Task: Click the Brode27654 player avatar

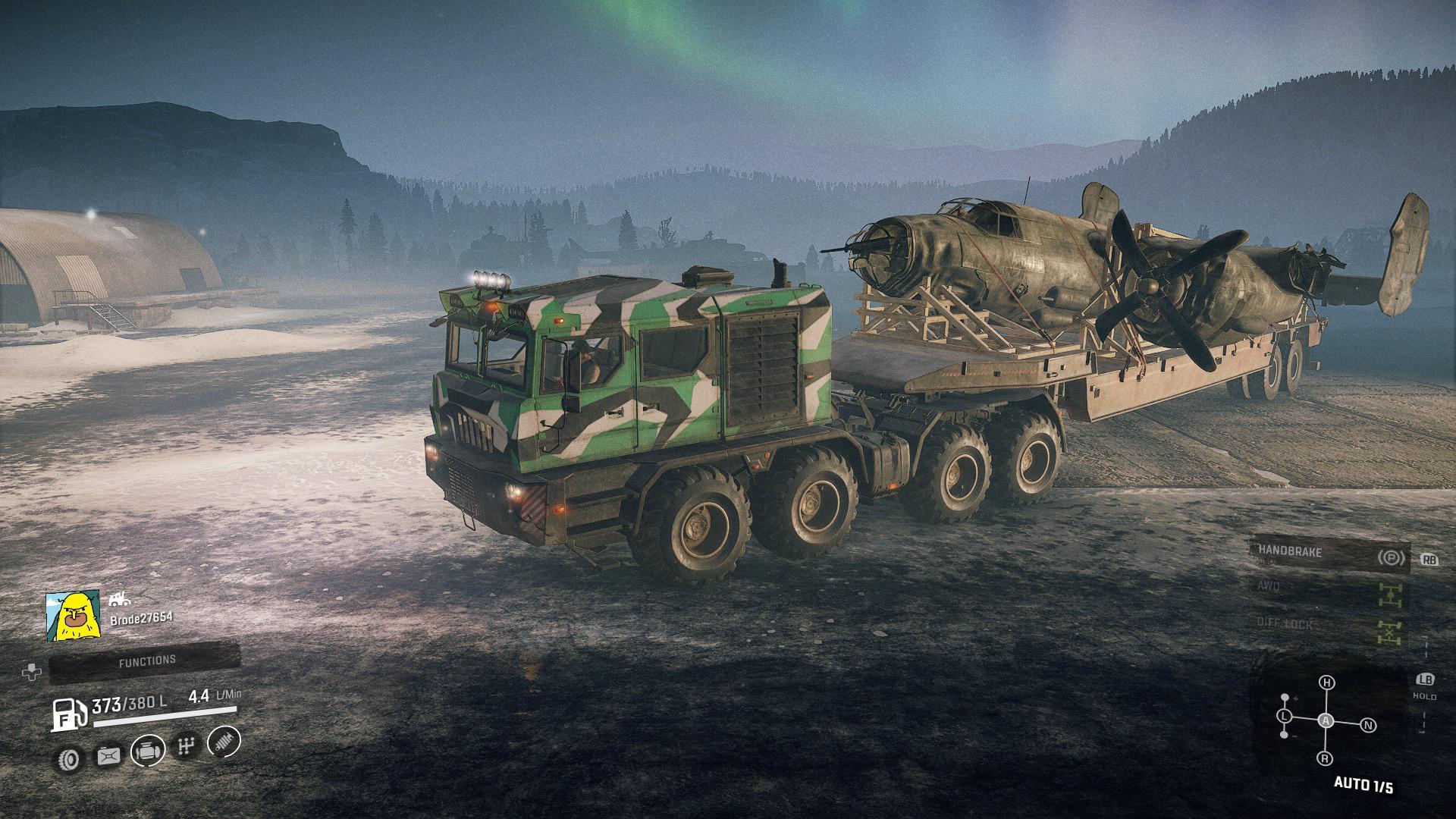Action: point(73,616)
